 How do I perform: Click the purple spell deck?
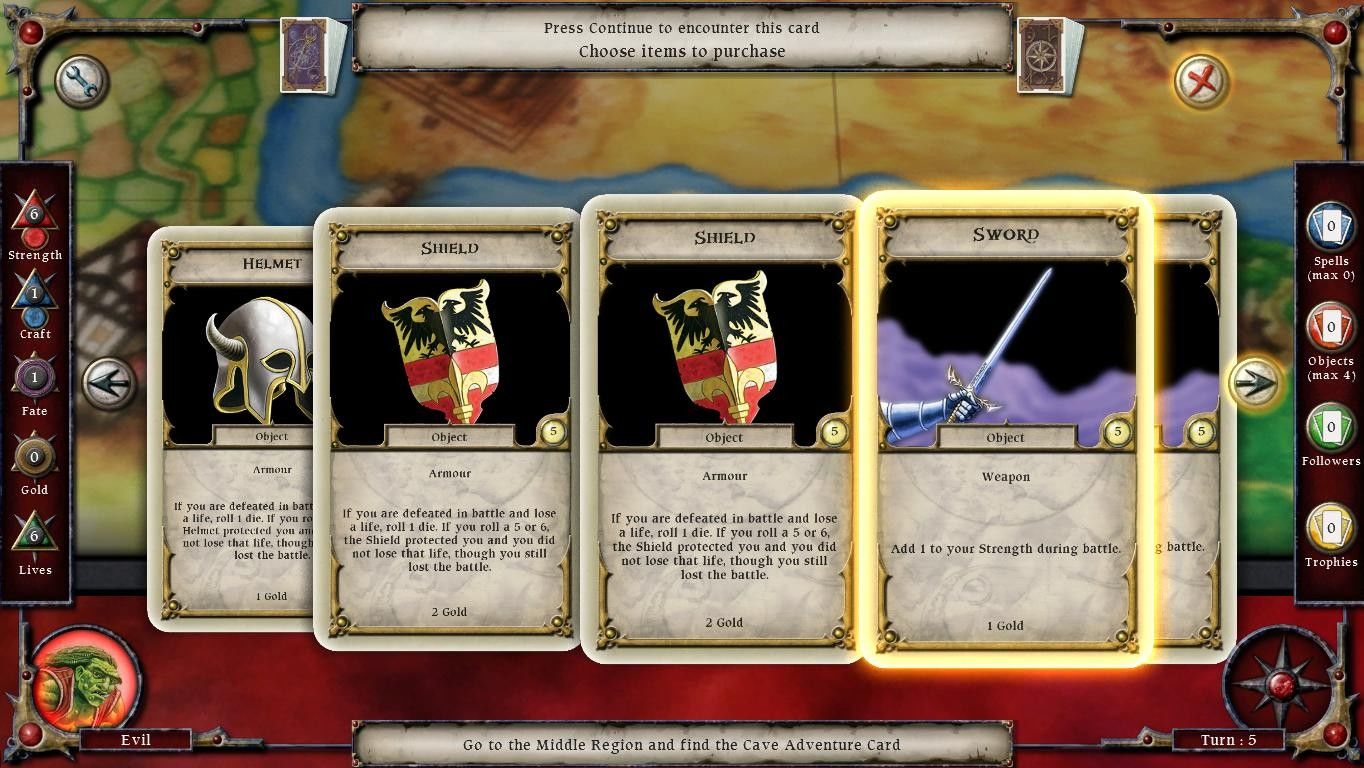[311, 55]
